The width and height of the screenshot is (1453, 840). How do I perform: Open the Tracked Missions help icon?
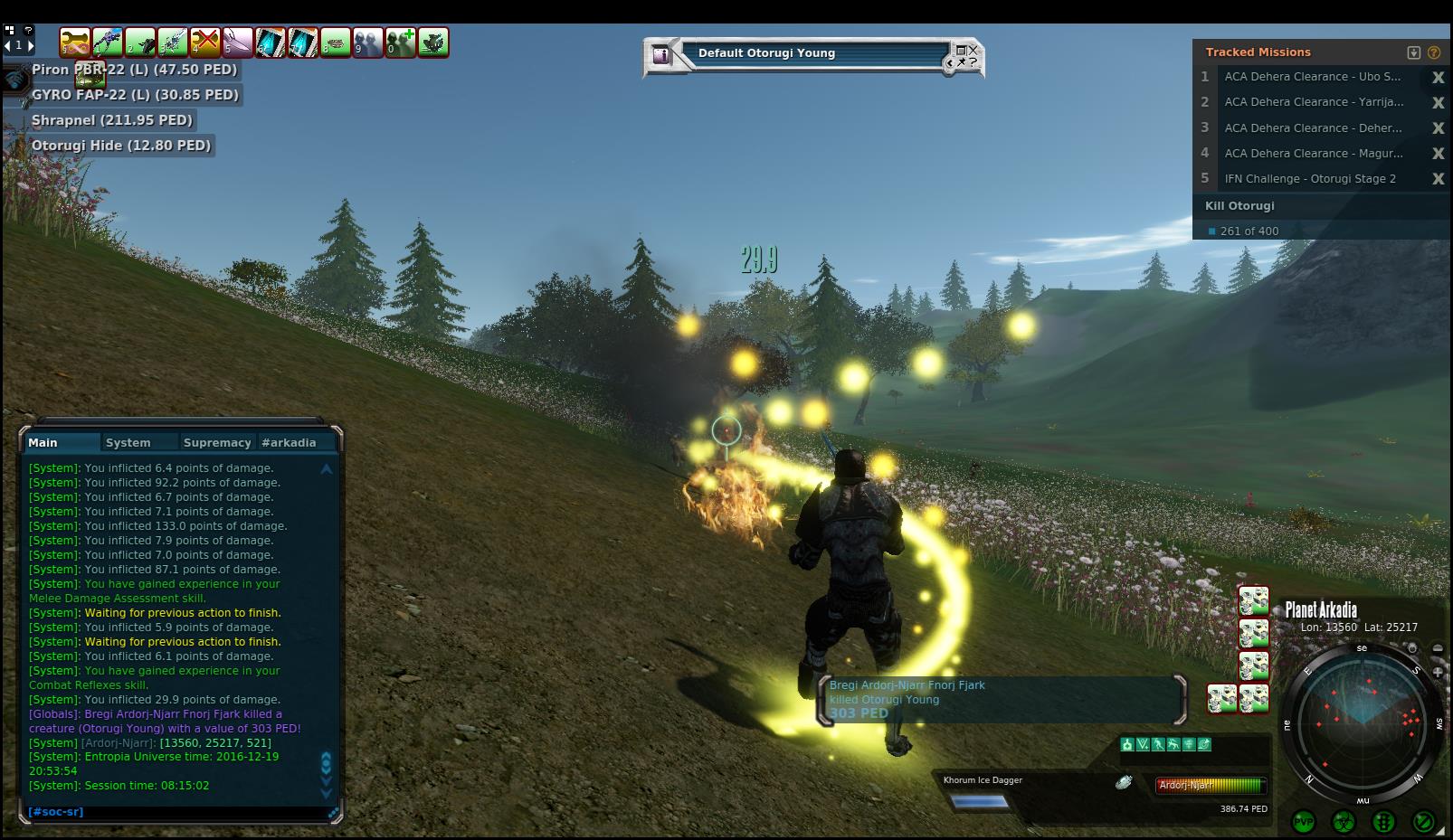point(1434,52)
